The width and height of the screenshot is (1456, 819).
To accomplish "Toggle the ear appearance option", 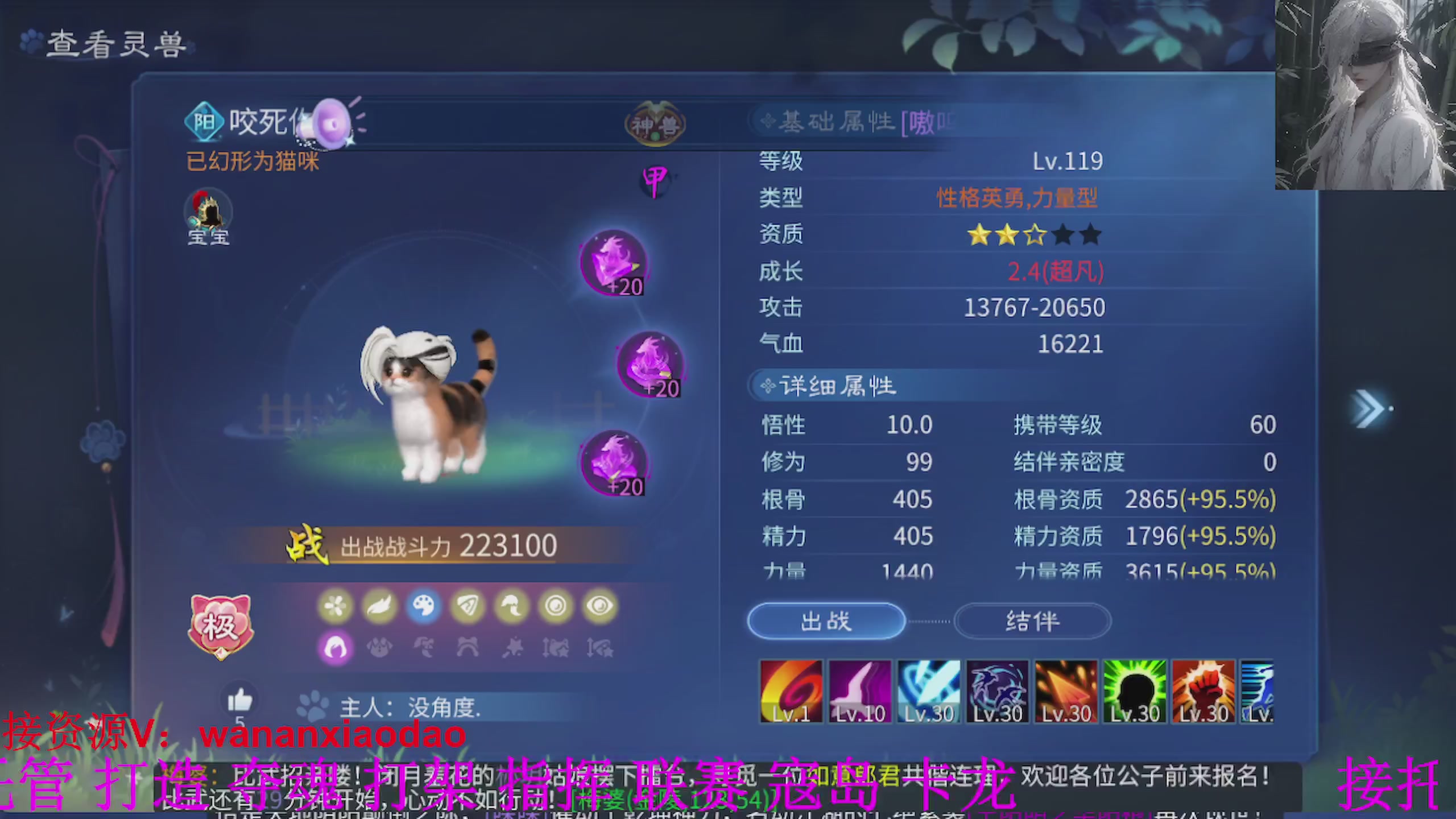I will point(468,606).
